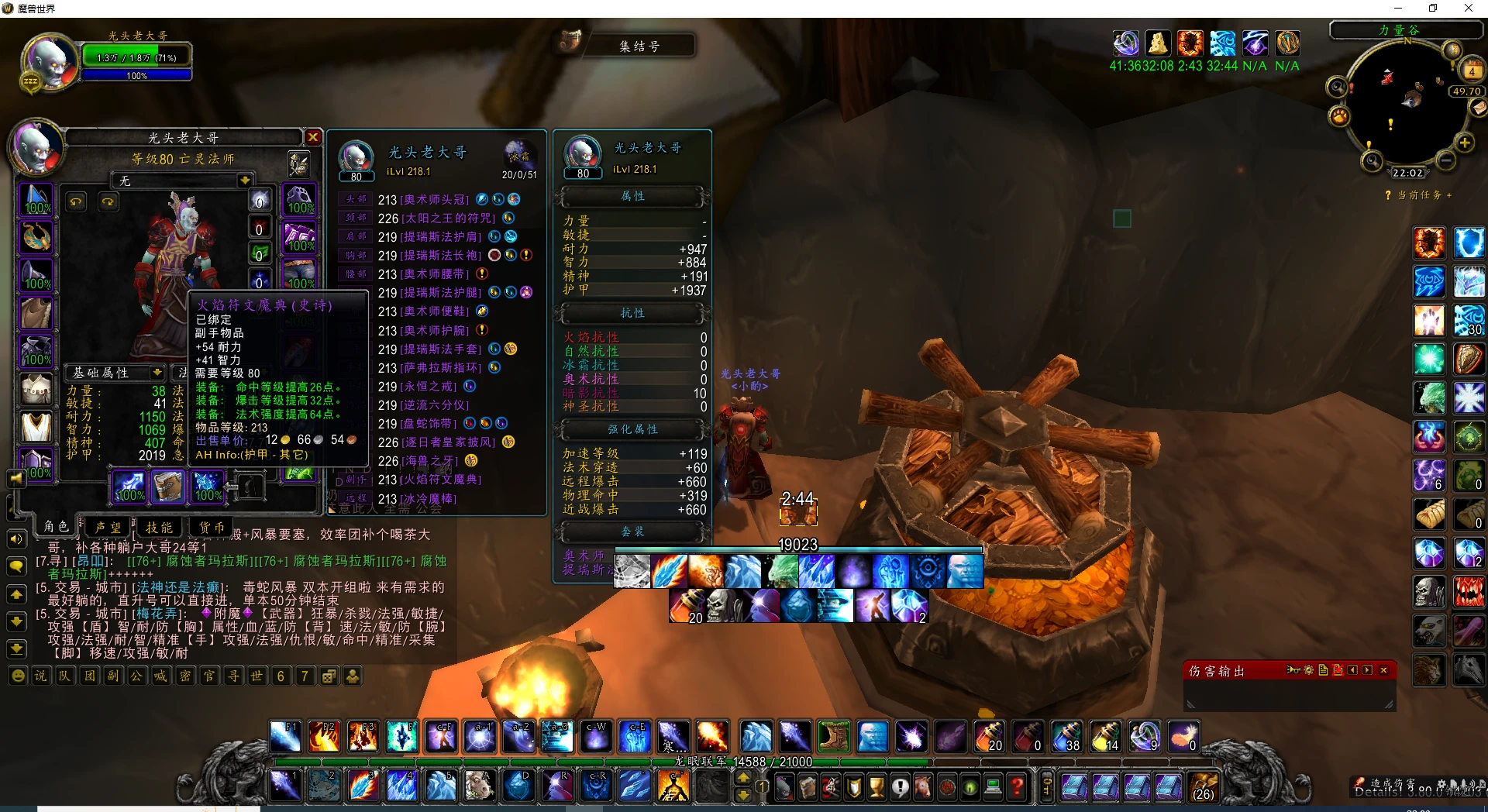
Task: Switch to the 声望 reputation tab
Action: click(x=108, y=527)
